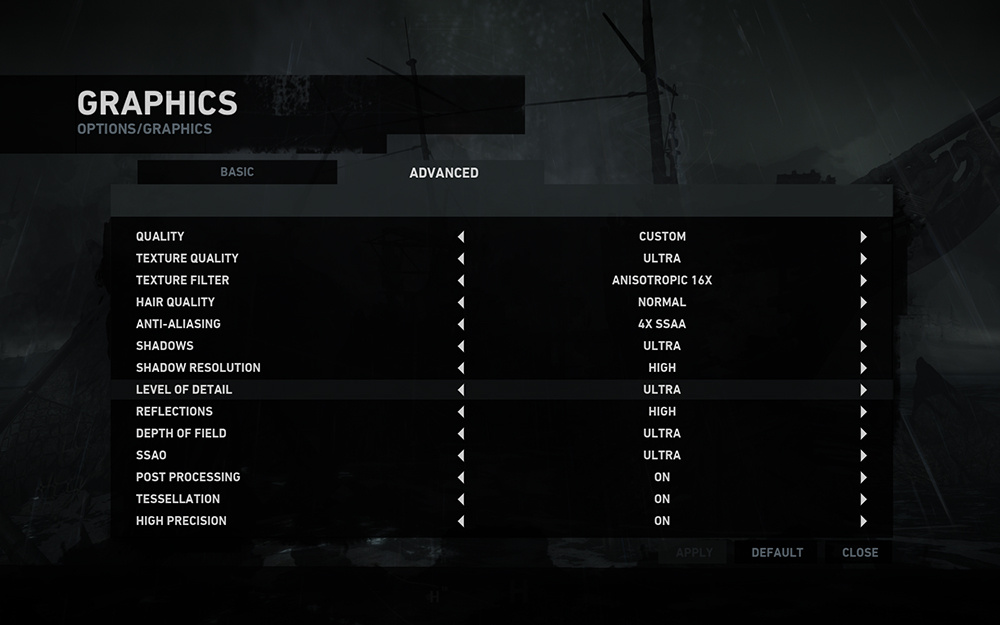
Task: Increase Reflections with right arrow
Action: [x=863, y=412]
